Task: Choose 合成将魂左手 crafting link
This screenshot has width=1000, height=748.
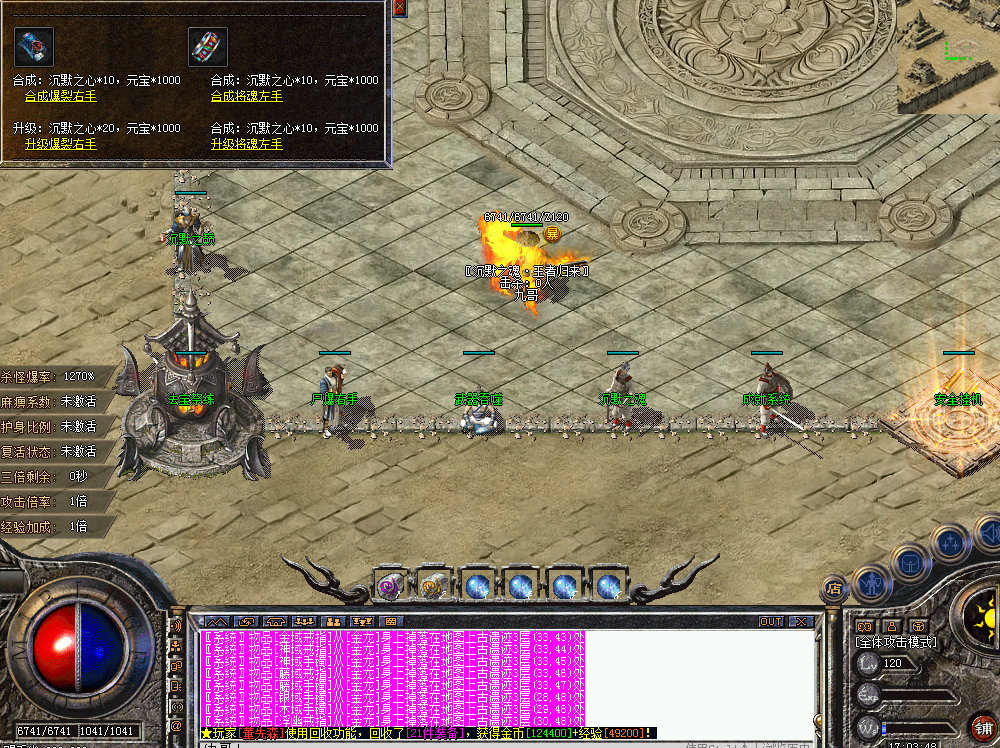Action: point(246,96)
